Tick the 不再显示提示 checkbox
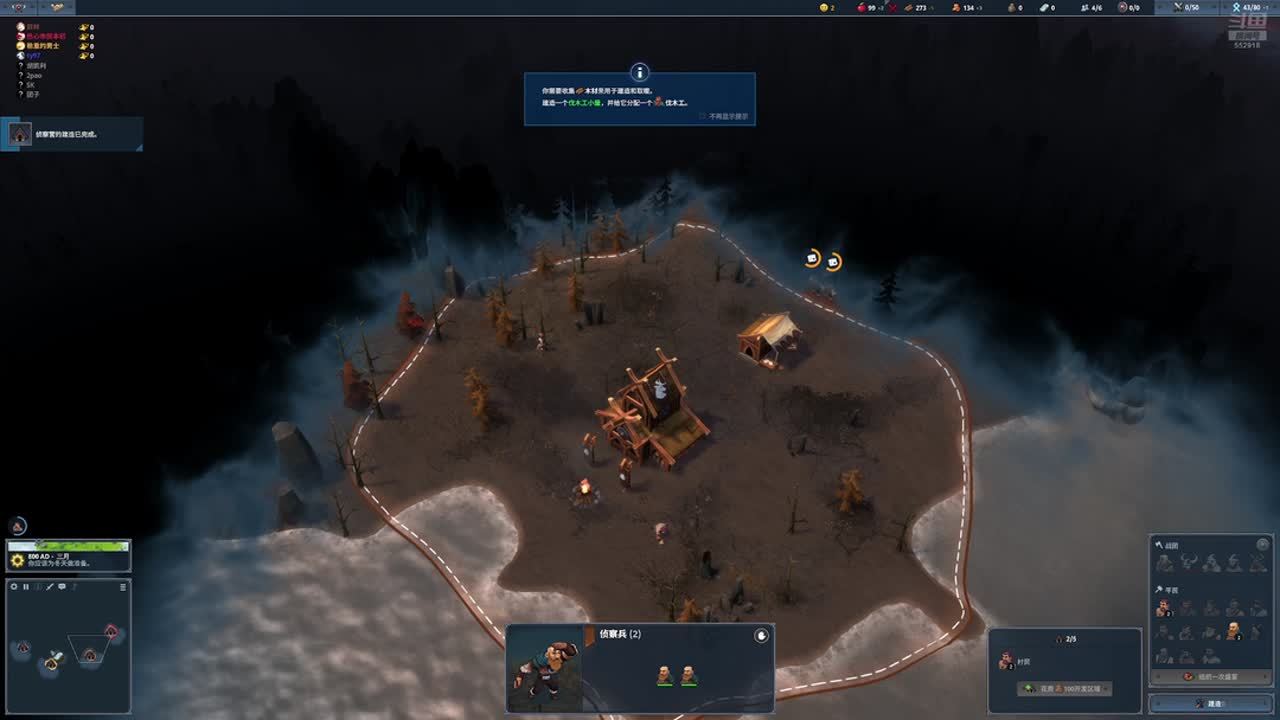 (704, 116)
